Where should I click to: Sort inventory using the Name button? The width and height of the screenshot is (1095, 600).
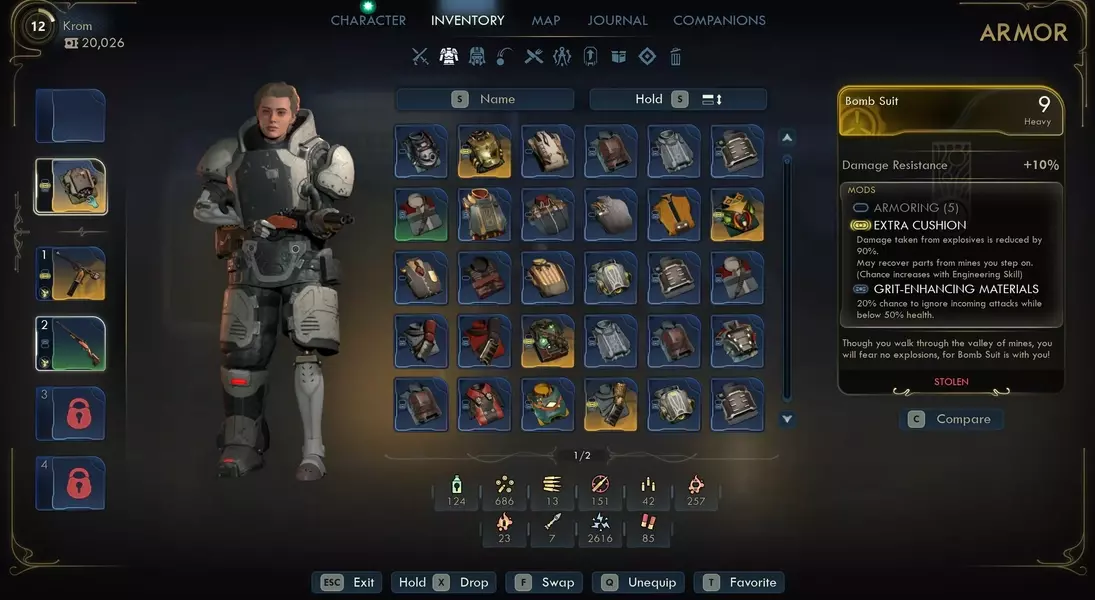pos(485,99)
